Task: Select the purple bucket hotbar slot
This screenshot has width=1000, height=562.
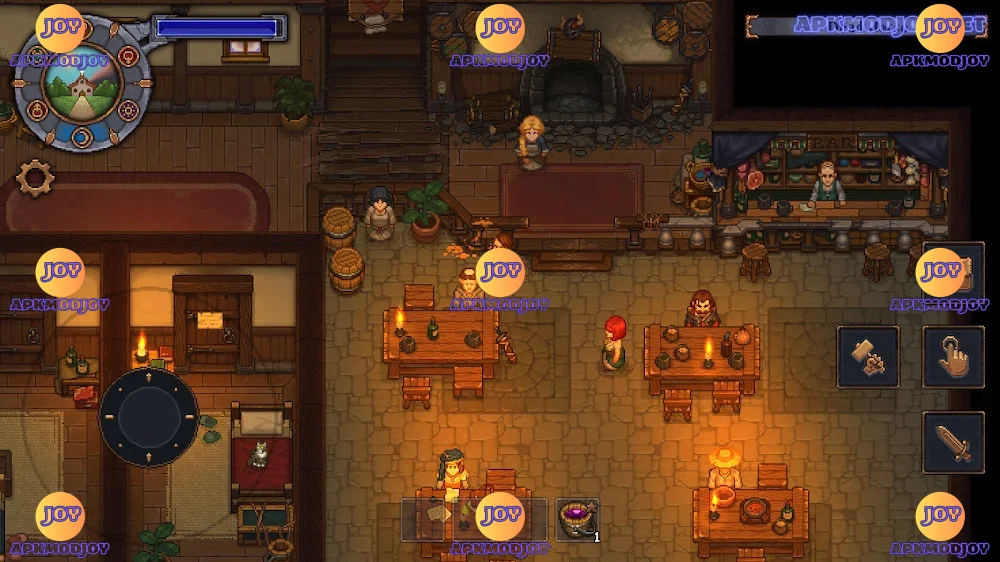Action: point(577,520)
